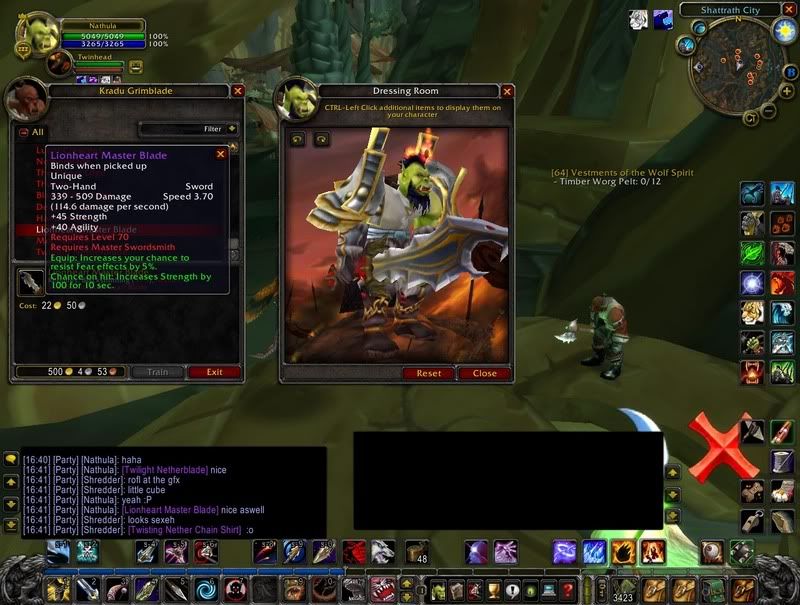Image resolution: width=800 pixels, height=605 pixels.
Task: Click the Exit button in trainer window
Action: click(214, 372)
